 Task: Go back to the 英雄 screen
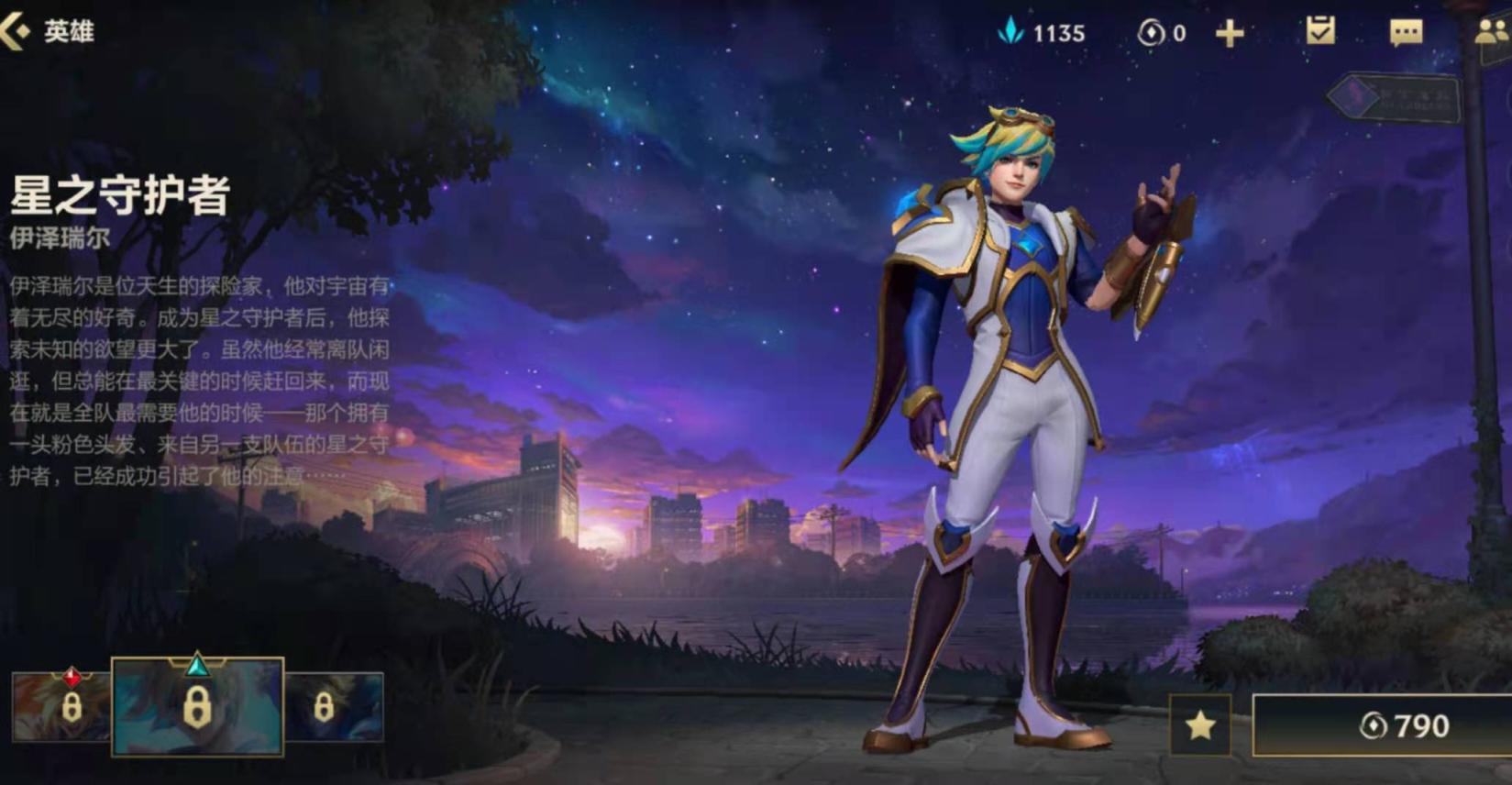(46, 32)
